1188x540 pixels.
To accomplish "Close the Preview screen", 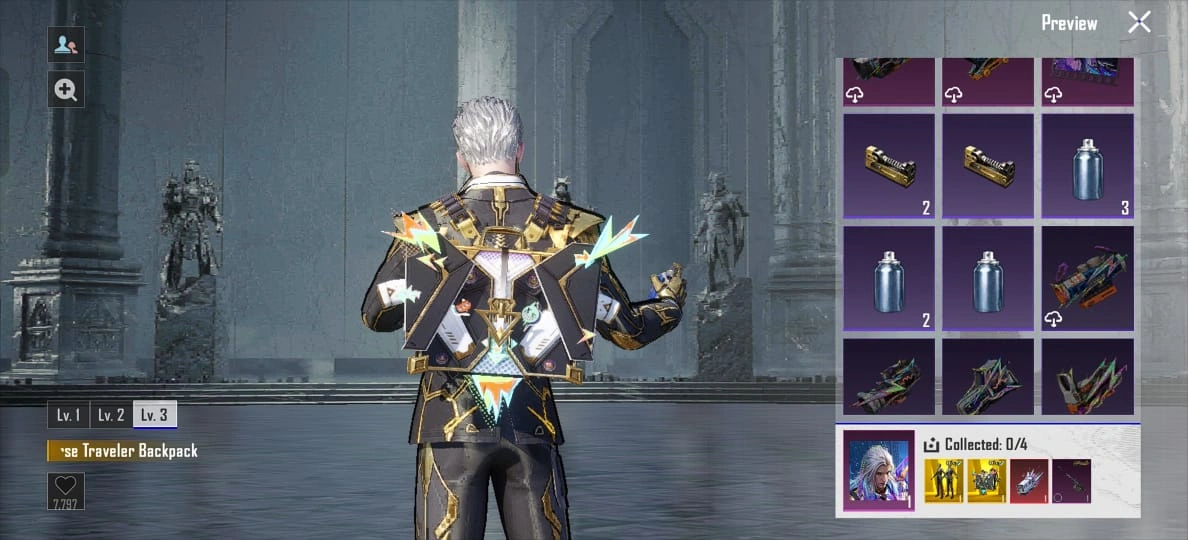I will click(1139, 23).
